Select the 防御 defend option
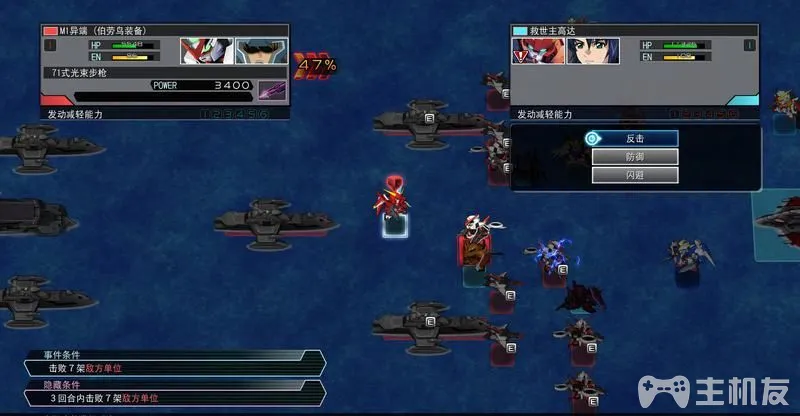 point(634,157)
